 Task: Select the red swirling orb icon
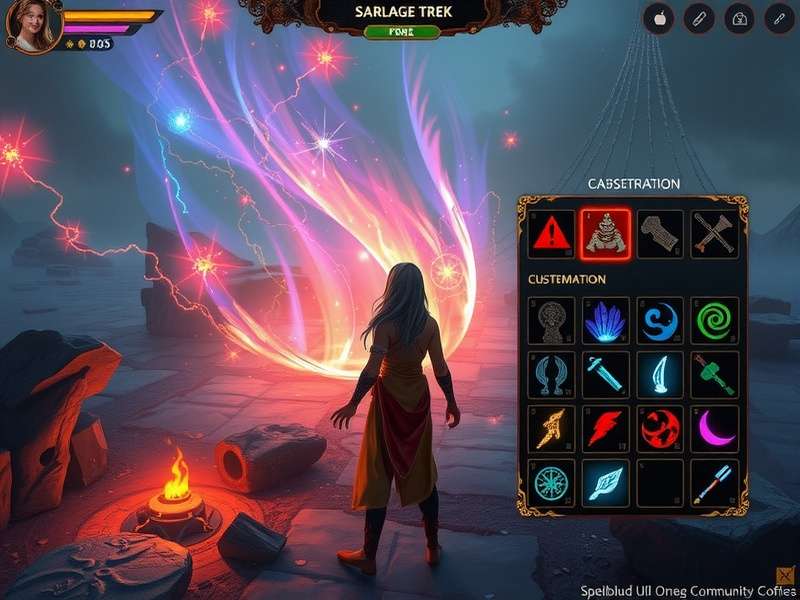coord(660,428)
